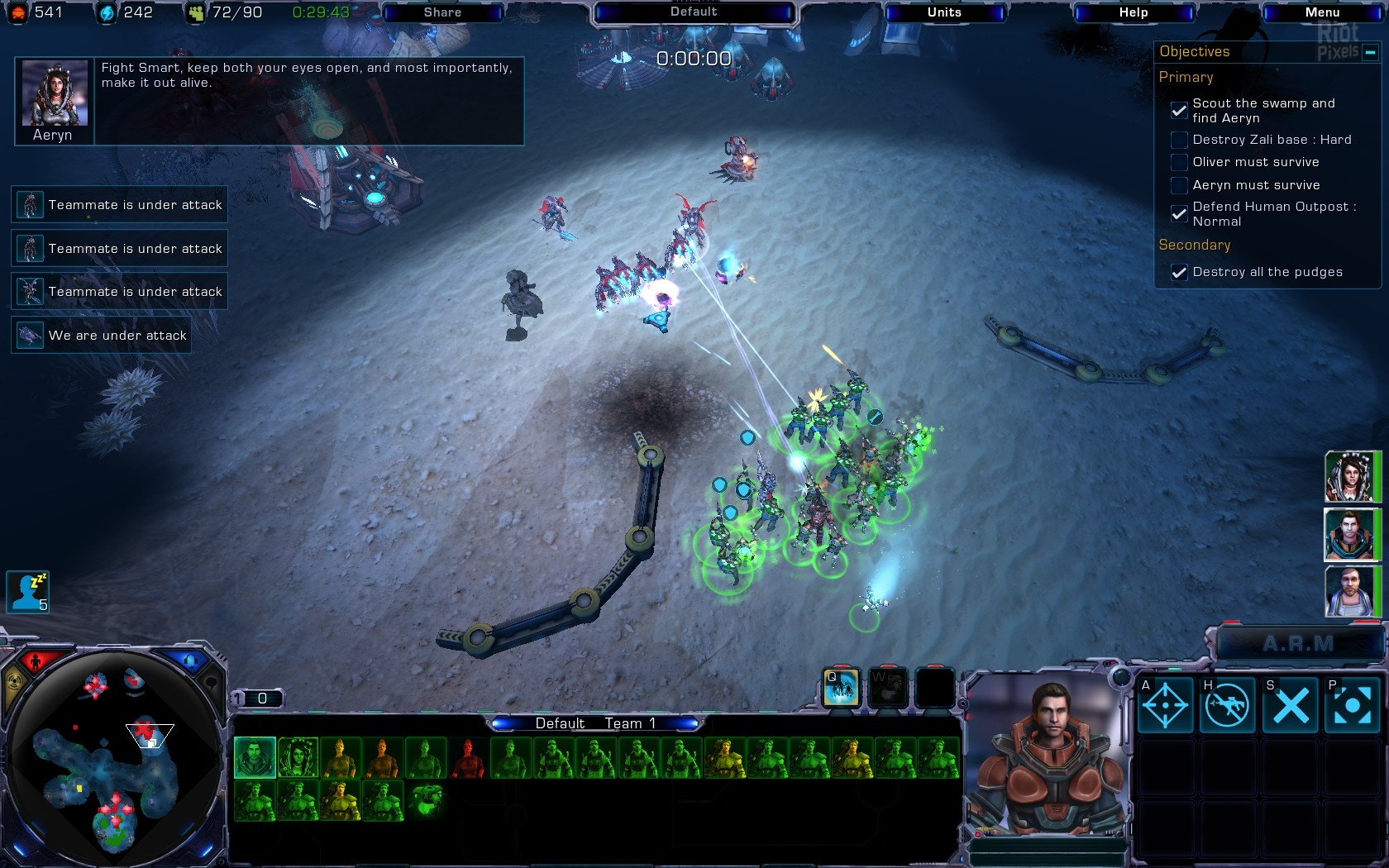Use the Q ability icon
Image resolution: width=1389 pixels, height=868 pixels.
(x=841, y=688)
